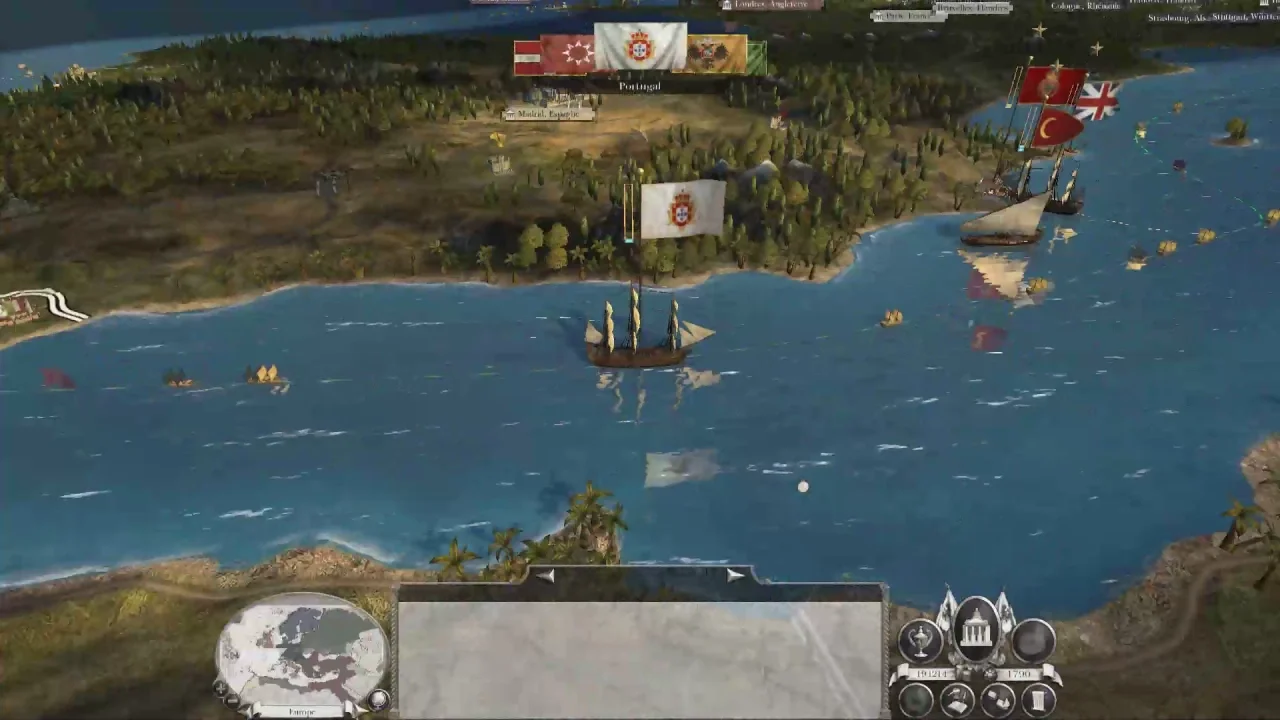Image resolution: width=1280 pixels, height=720 pixels.
Task: Click the right arrow atop the info panel
Action: [736, 575]
